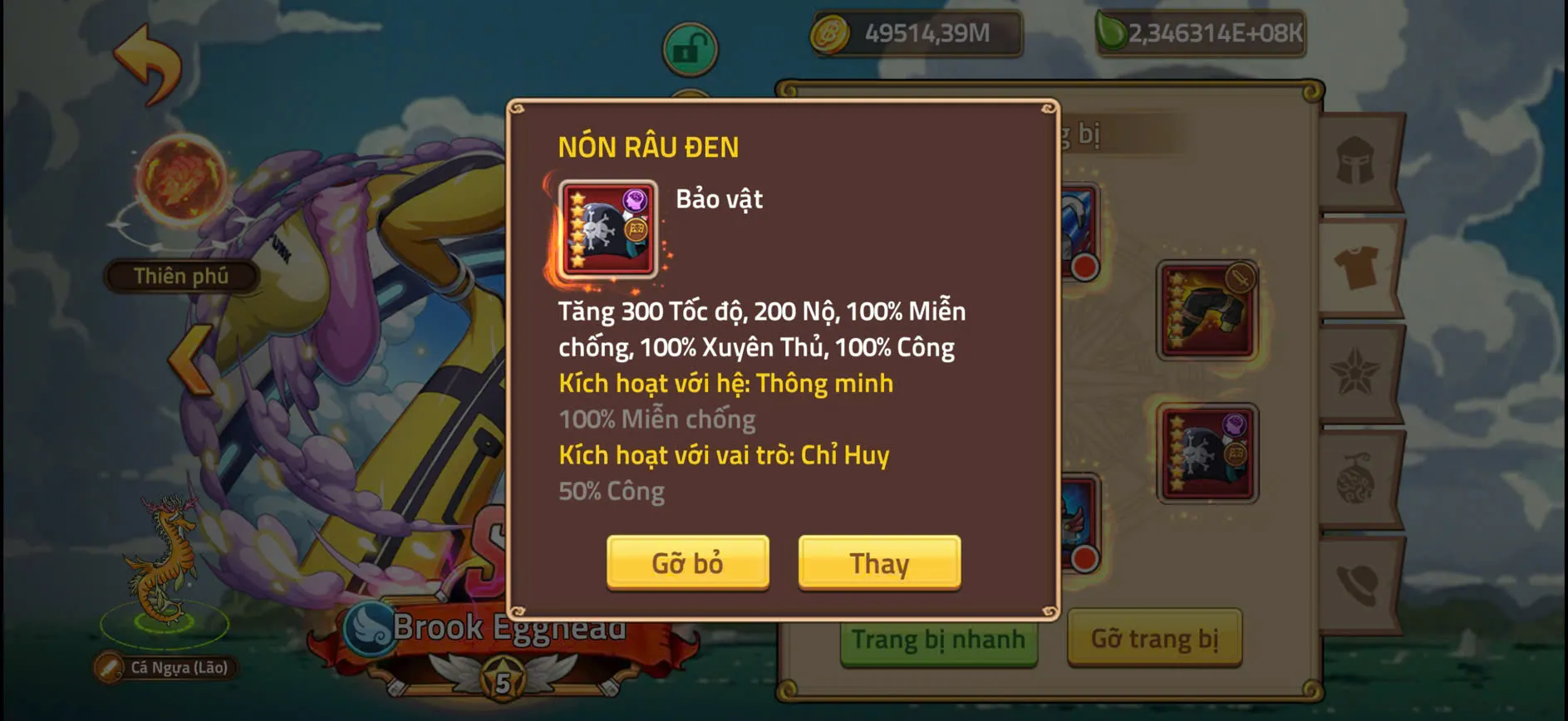Screen dimensions: 1568x721
Task: Click the Trang bị nhanh button
Action: [939, 640]
